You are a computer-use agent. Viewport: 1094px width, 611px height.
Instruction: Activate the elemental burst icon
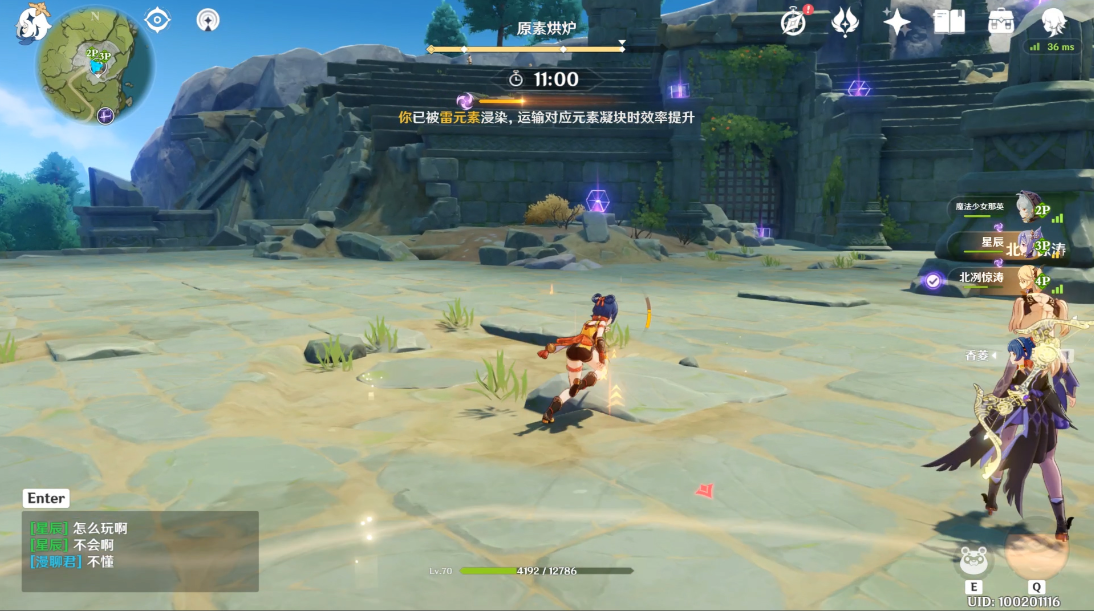pos(1036,549)
